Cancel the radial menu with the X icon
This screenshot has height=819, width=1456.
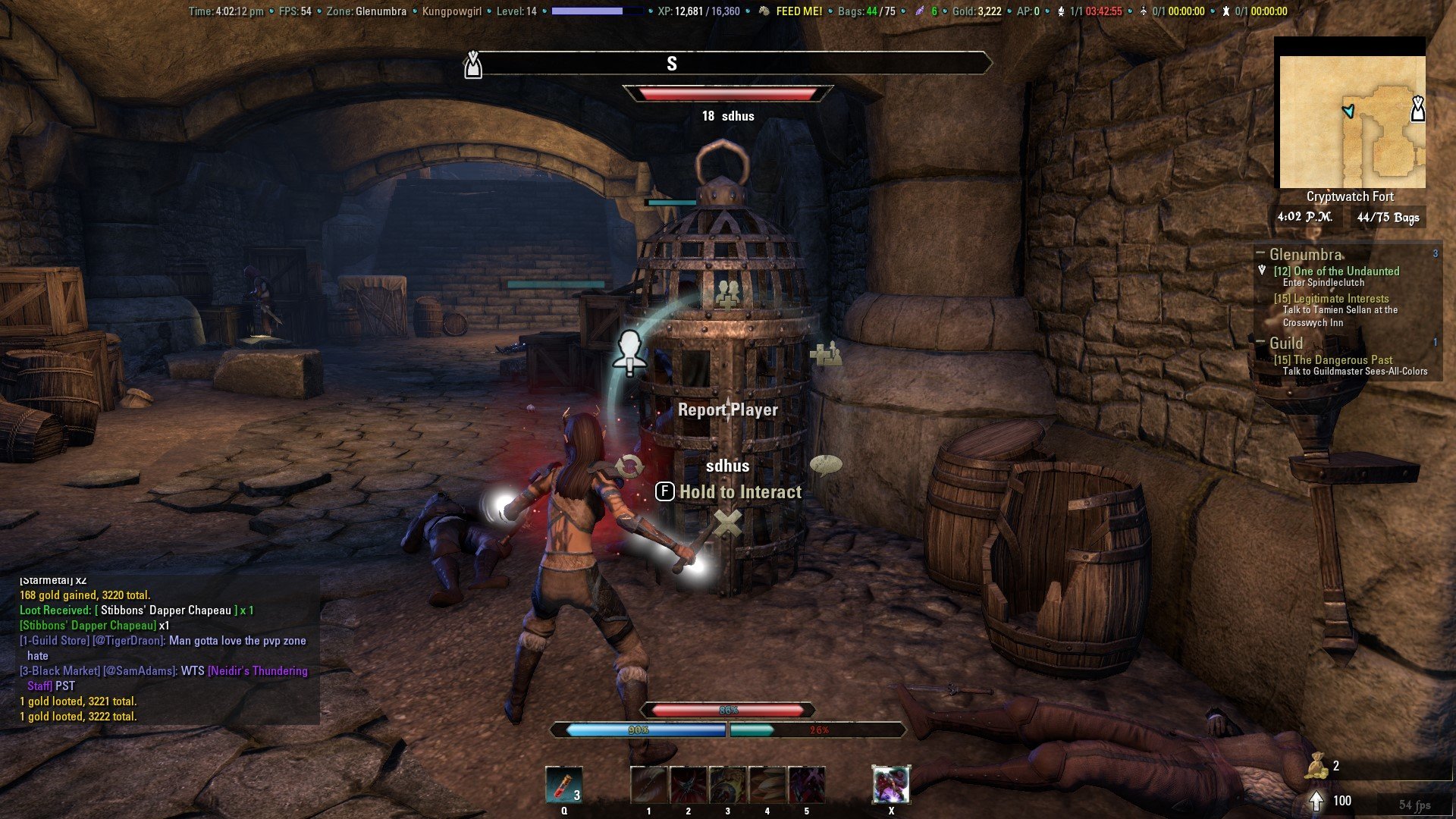(x=728, y=523)
